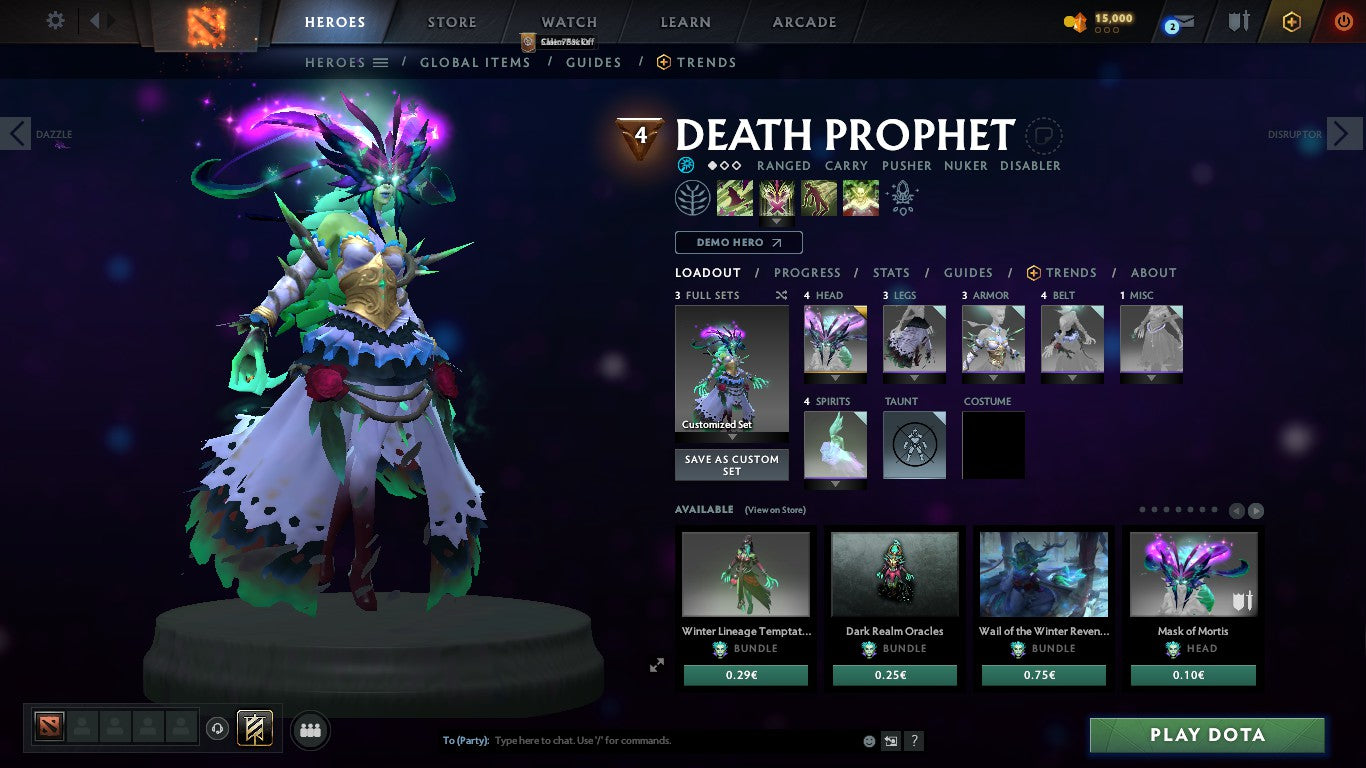Click the Exorcism ability icon

click(860, 197)
